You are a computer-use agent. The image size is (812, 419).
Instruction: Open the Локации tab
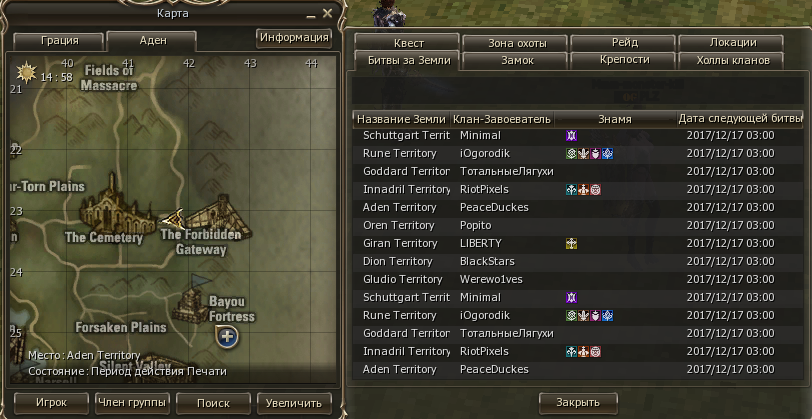click(732, 43)
